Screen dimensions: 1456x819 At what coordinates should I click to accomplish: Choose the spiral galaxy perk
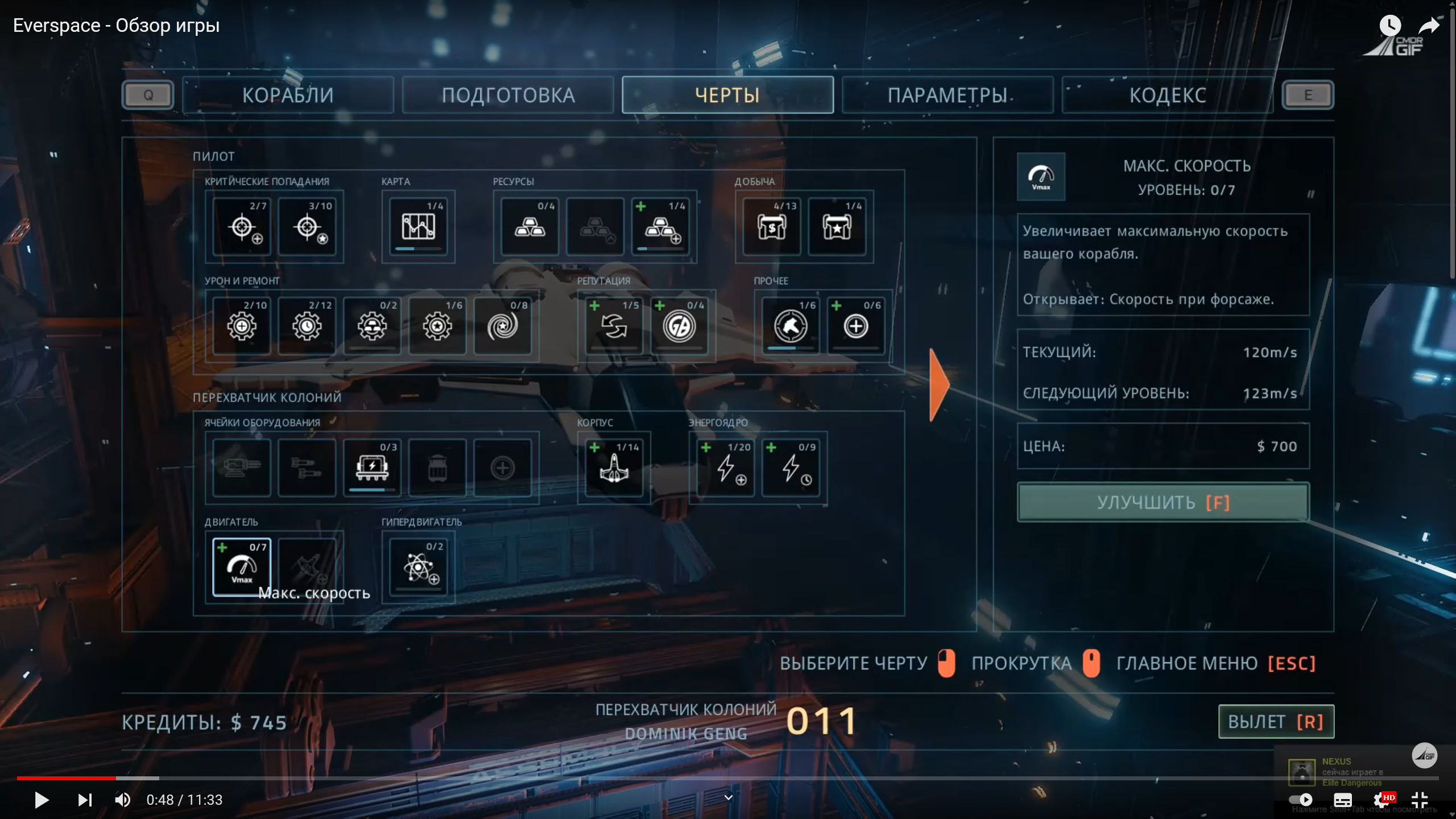pyautogui.click(x=502, y=326)
